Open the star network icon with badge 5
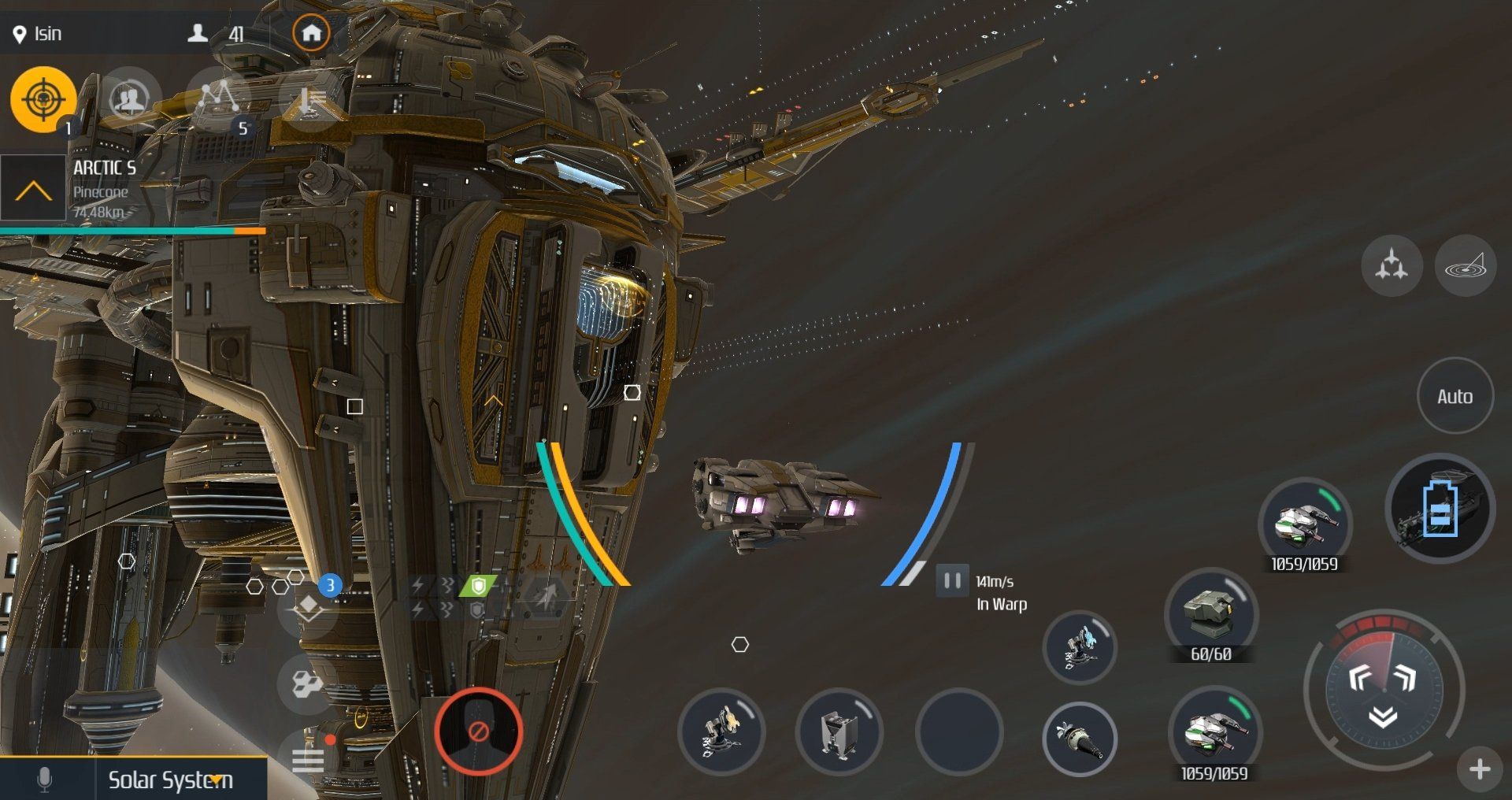 (x=219, y=99)
